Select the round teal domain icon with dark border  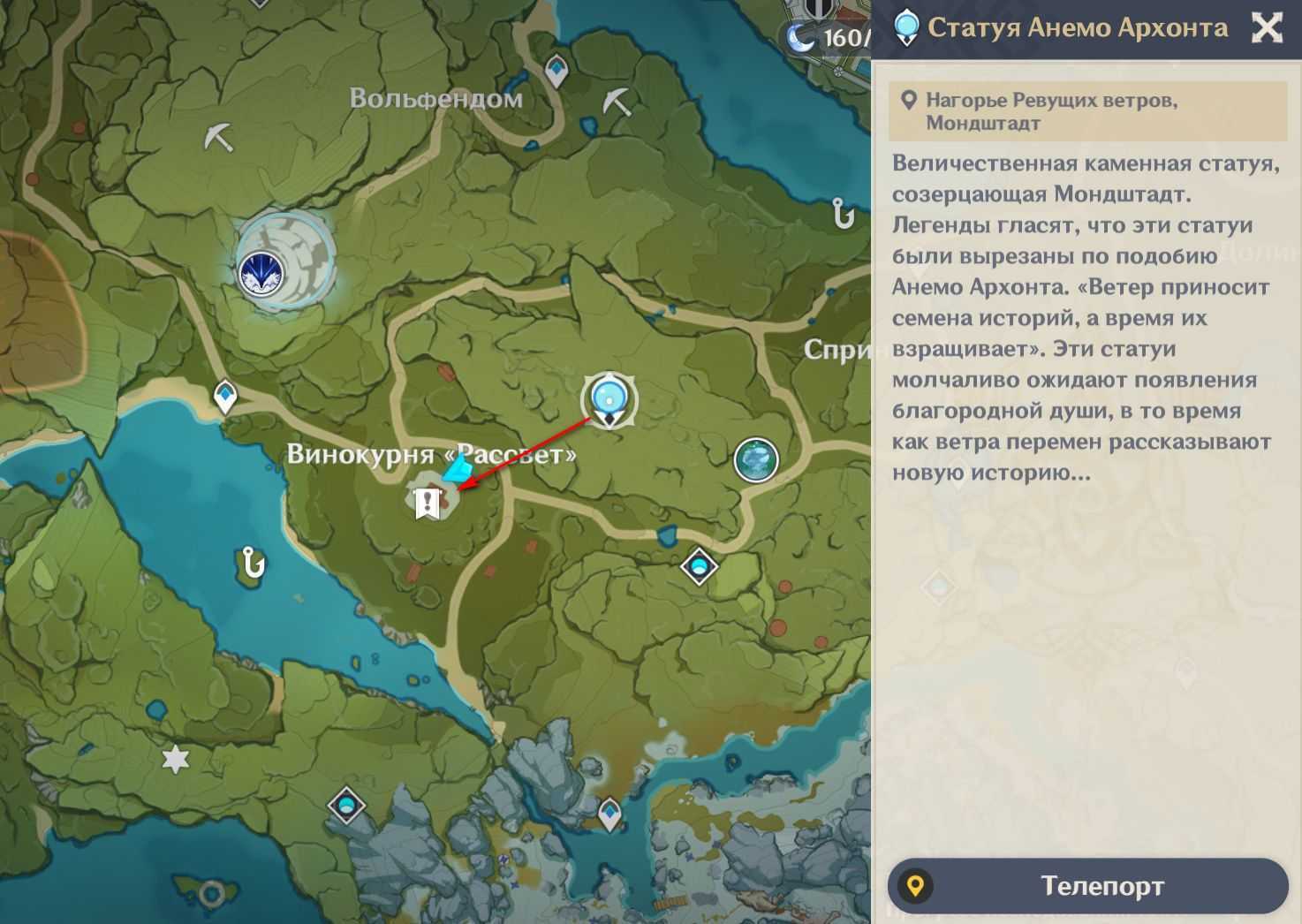756,460
